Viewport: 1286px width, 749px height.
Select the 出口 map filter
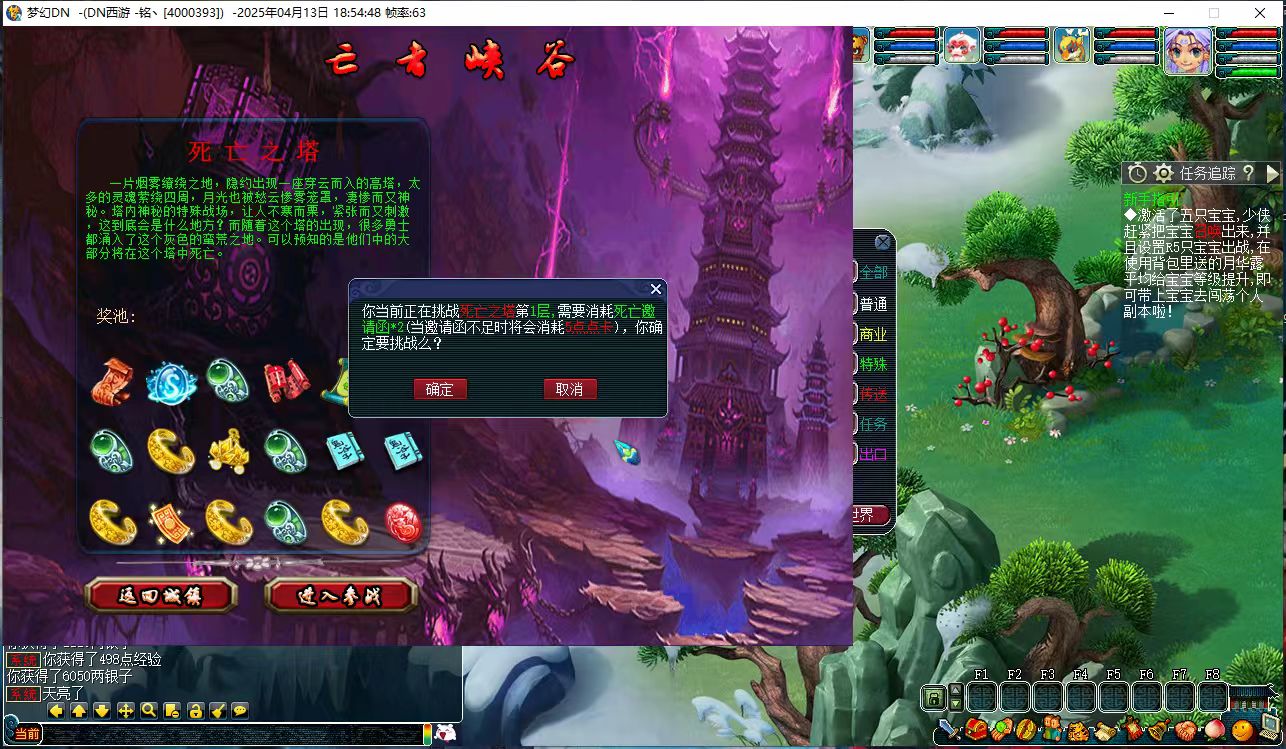(x=872, y=454)
